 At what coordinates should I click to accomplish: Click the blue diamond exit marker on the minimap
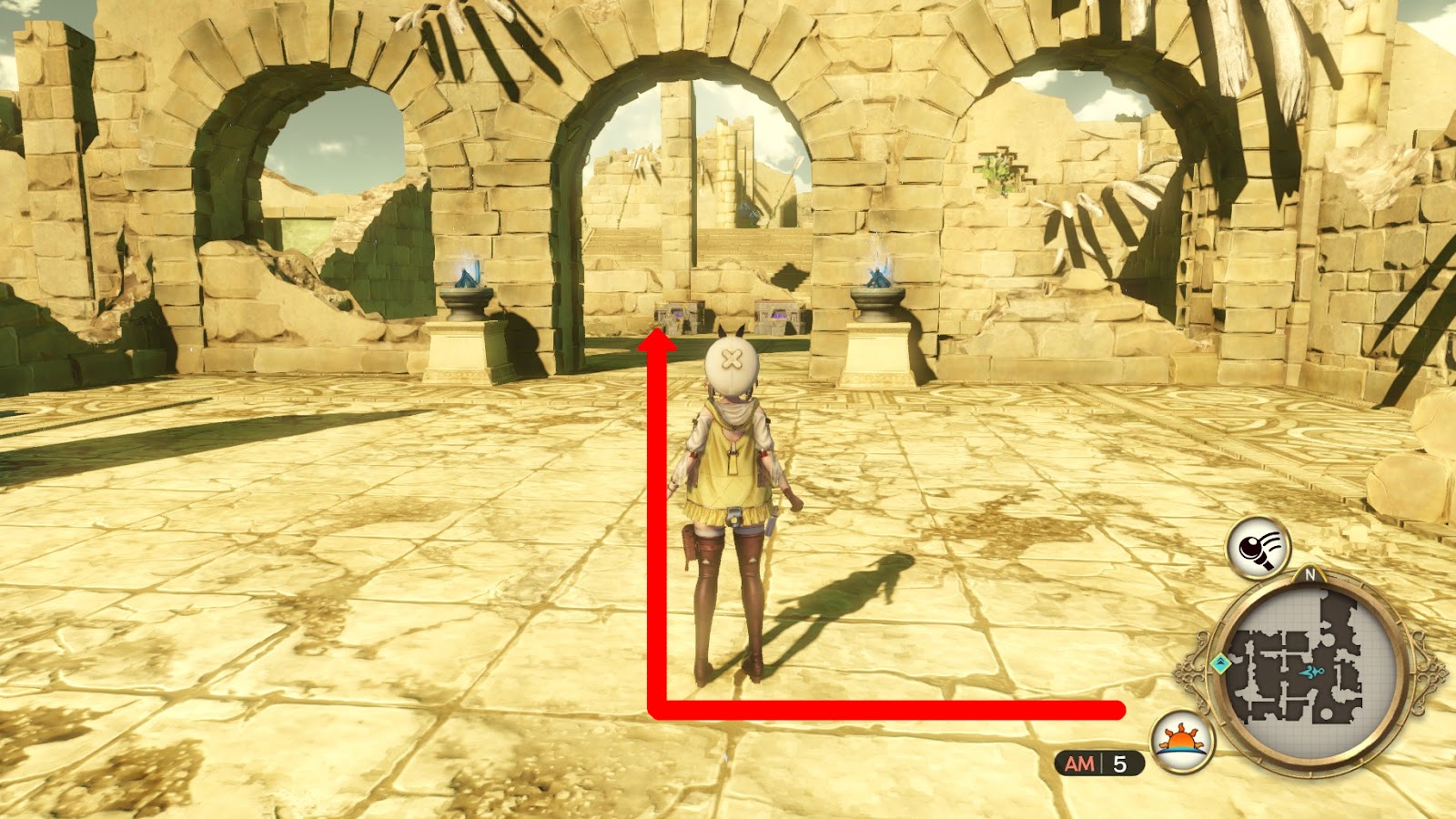click(1220, 662)
